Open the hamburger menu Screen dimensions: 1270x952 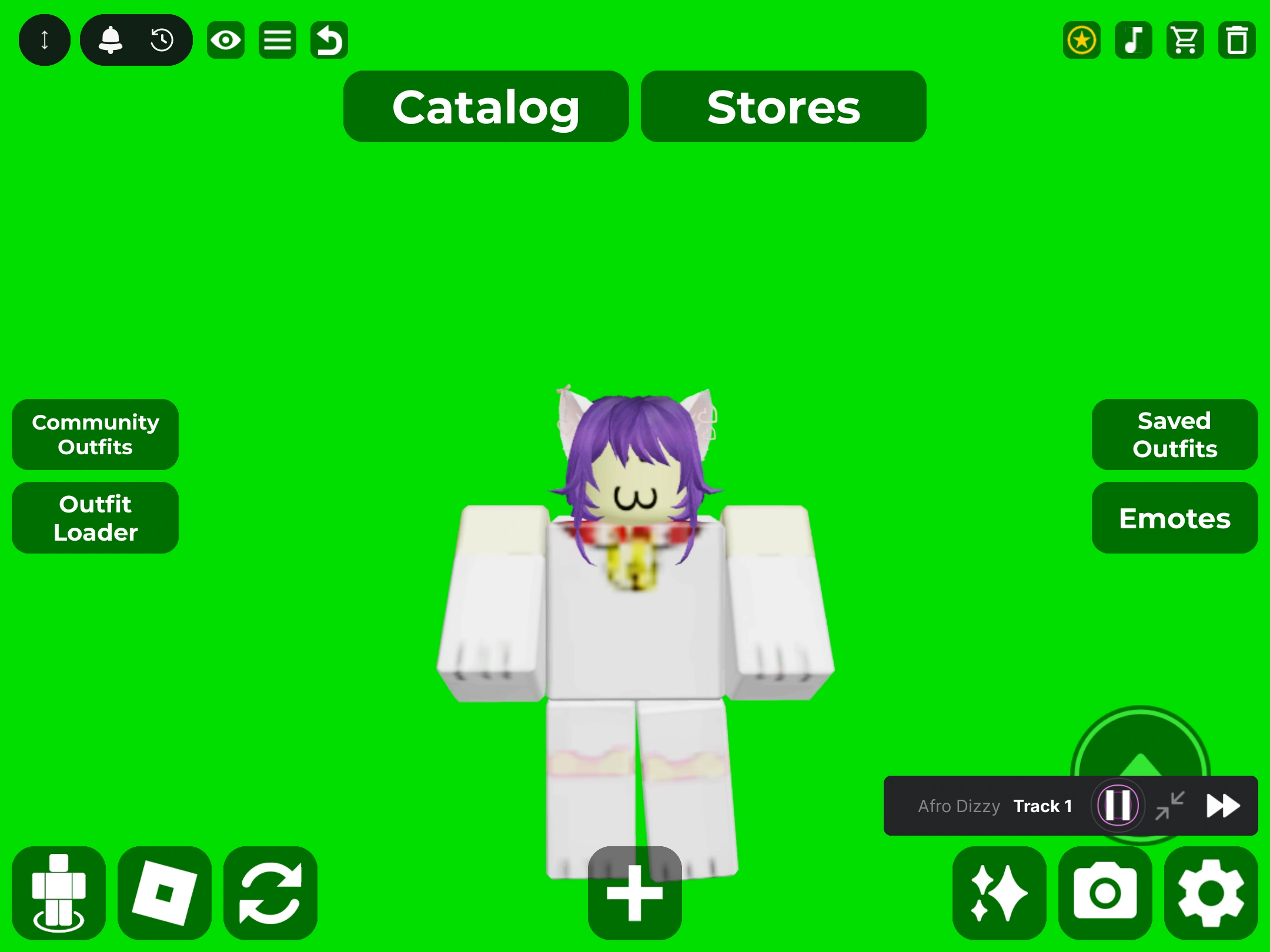[277, 39]
